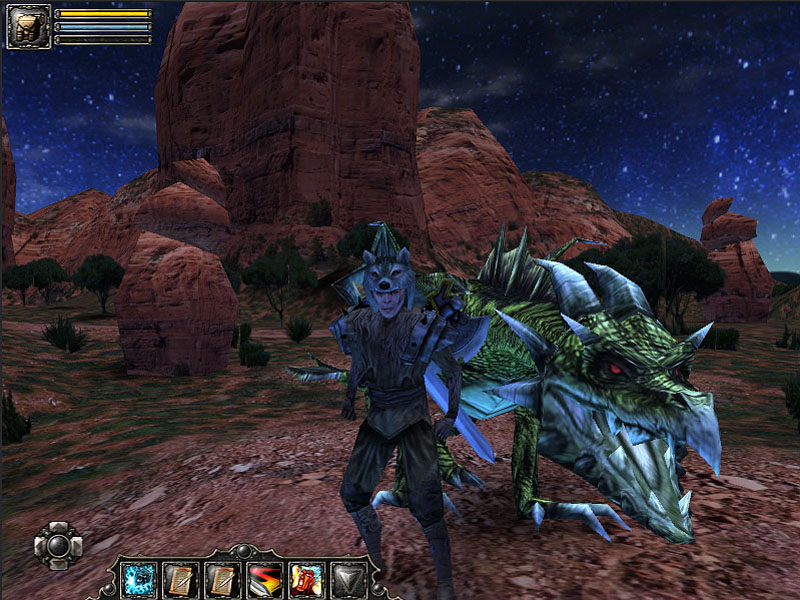Open the armor portrait icon
Screen dimensions: 800x600
[x=28, y=26]
